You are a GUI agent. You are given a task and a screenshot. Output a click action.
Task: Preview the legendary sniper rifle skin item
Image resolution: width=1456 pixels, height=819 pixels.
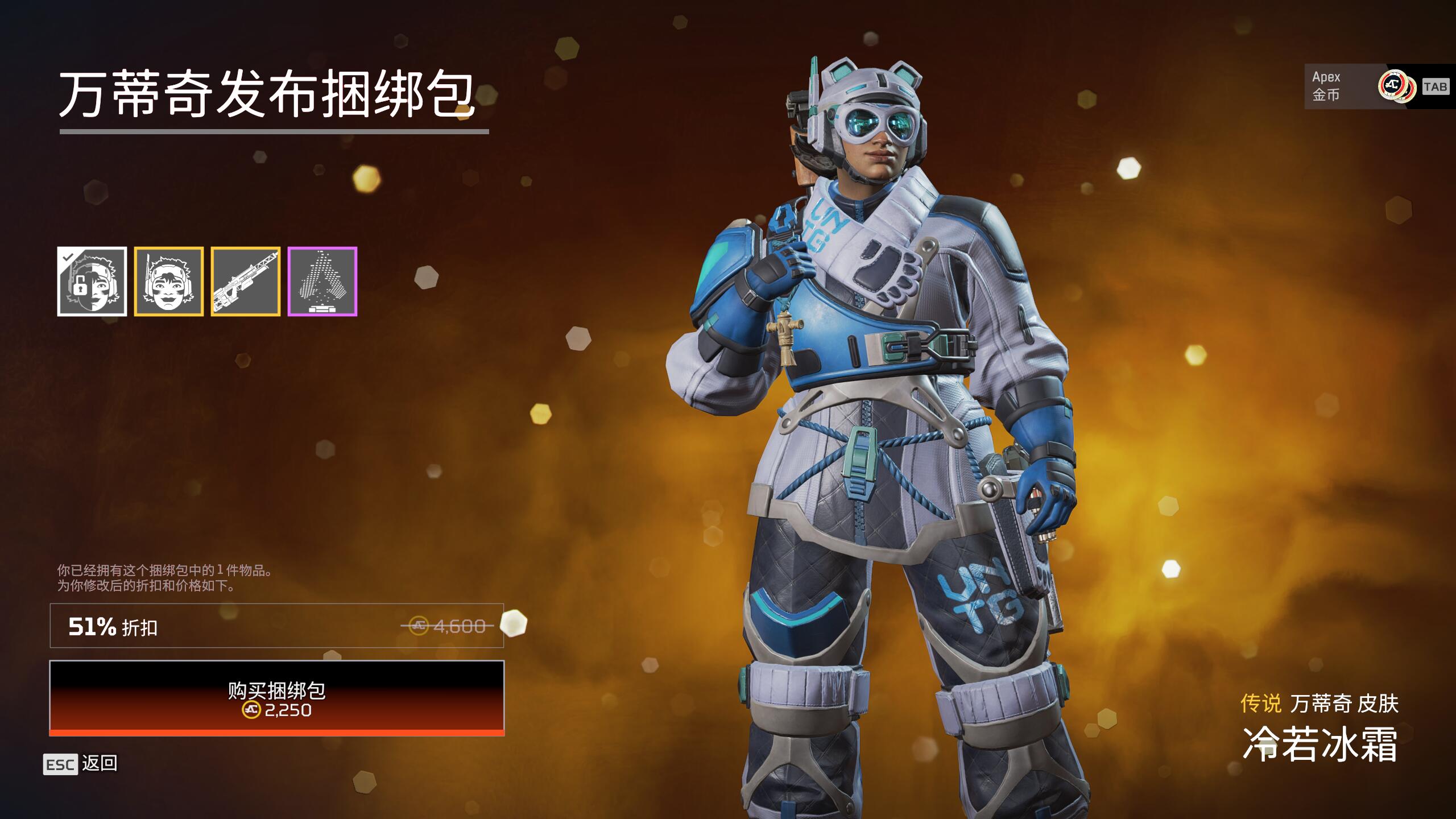[246, 282]
